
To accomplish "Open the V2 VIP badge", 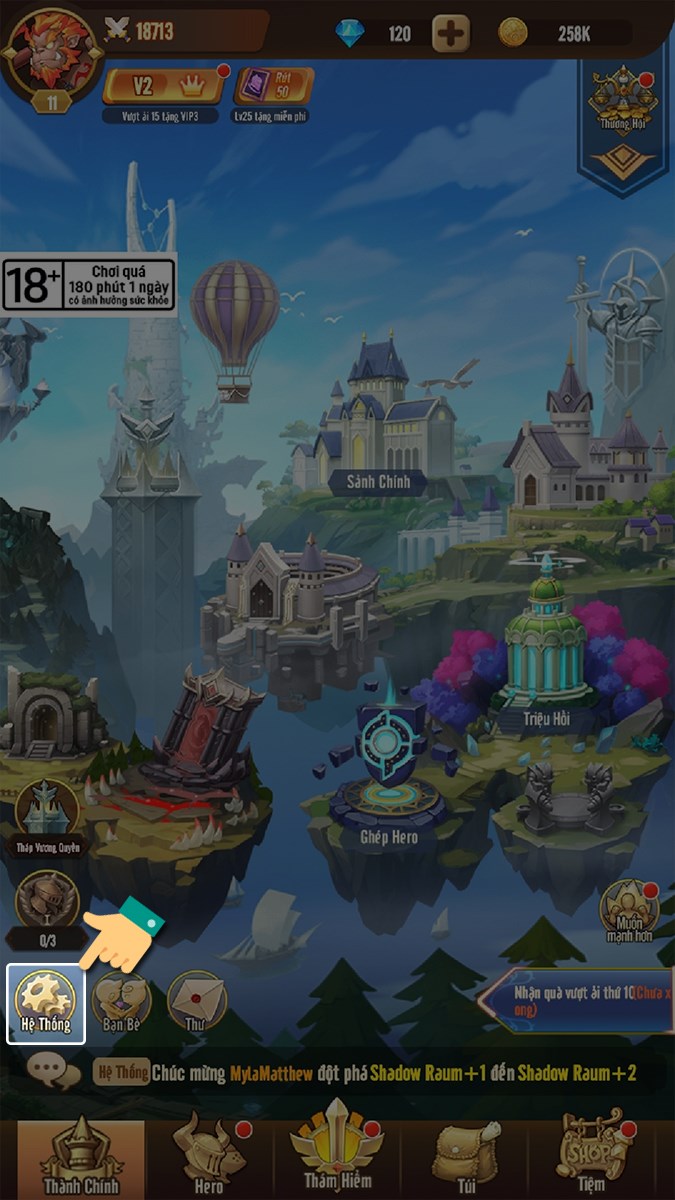I will [164, 86].
